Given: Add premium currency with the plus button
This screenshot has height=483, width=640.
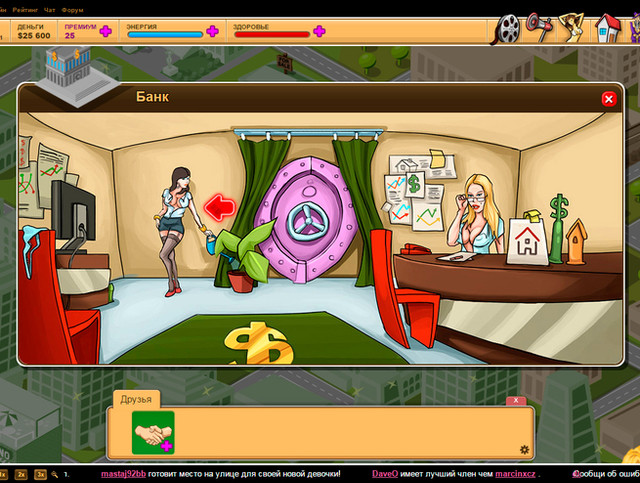Looking at the screenshot, I should [x=105, y=31].
